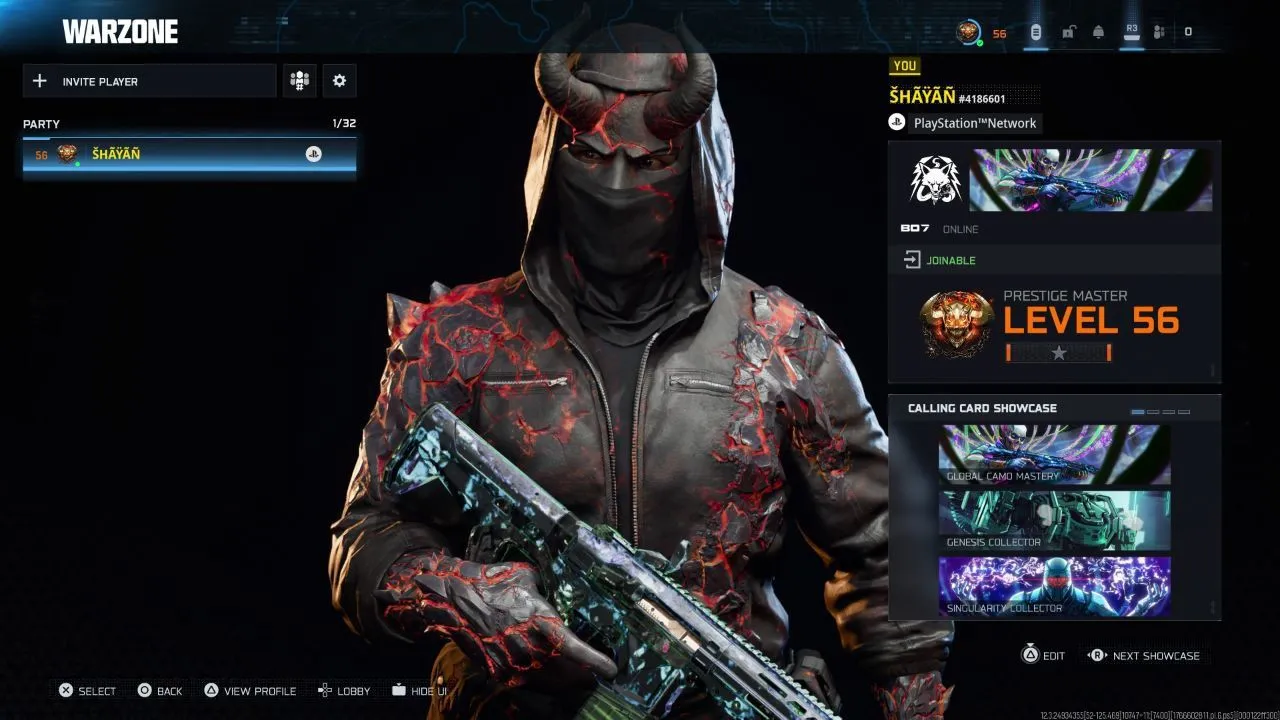1280x720 pixels.
Task: Click Invite Player in the party panel
Action: click(x=148, y=80)
